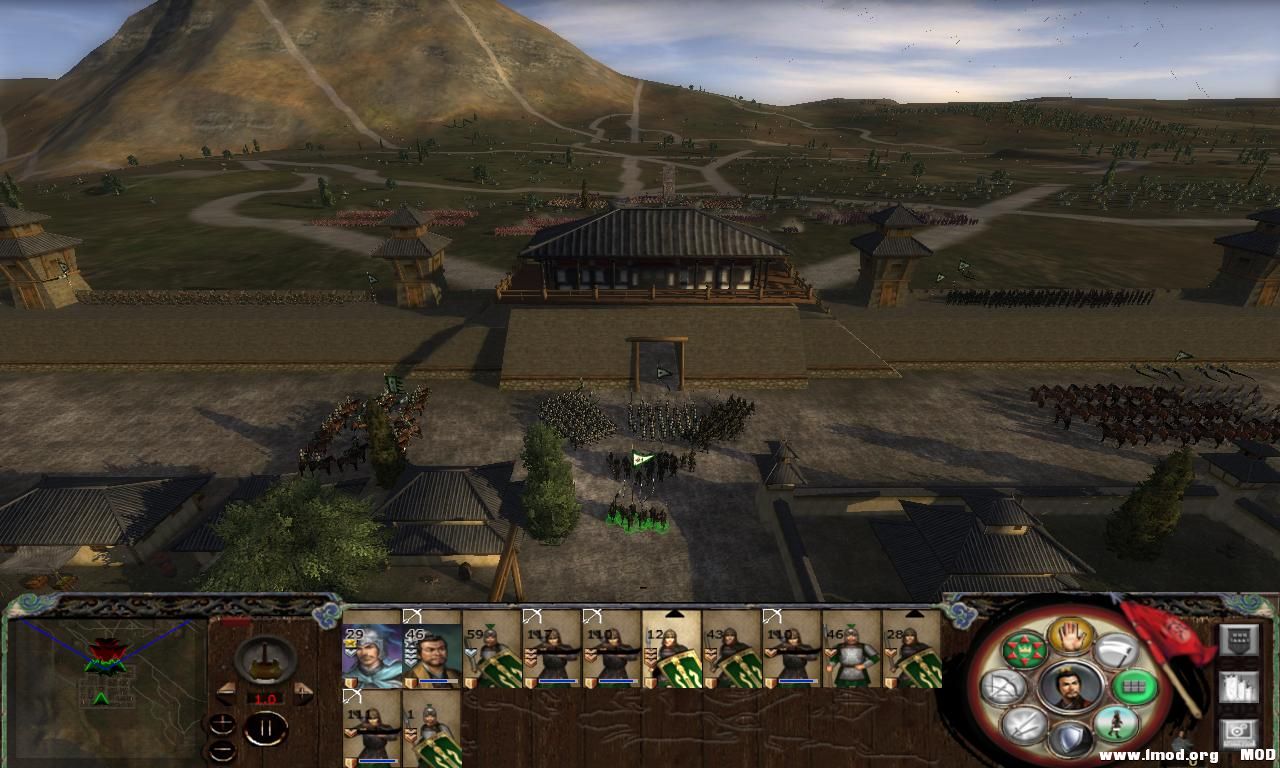
Task: Toggle the crossed swords melee button
Action: click(1024, 724)
